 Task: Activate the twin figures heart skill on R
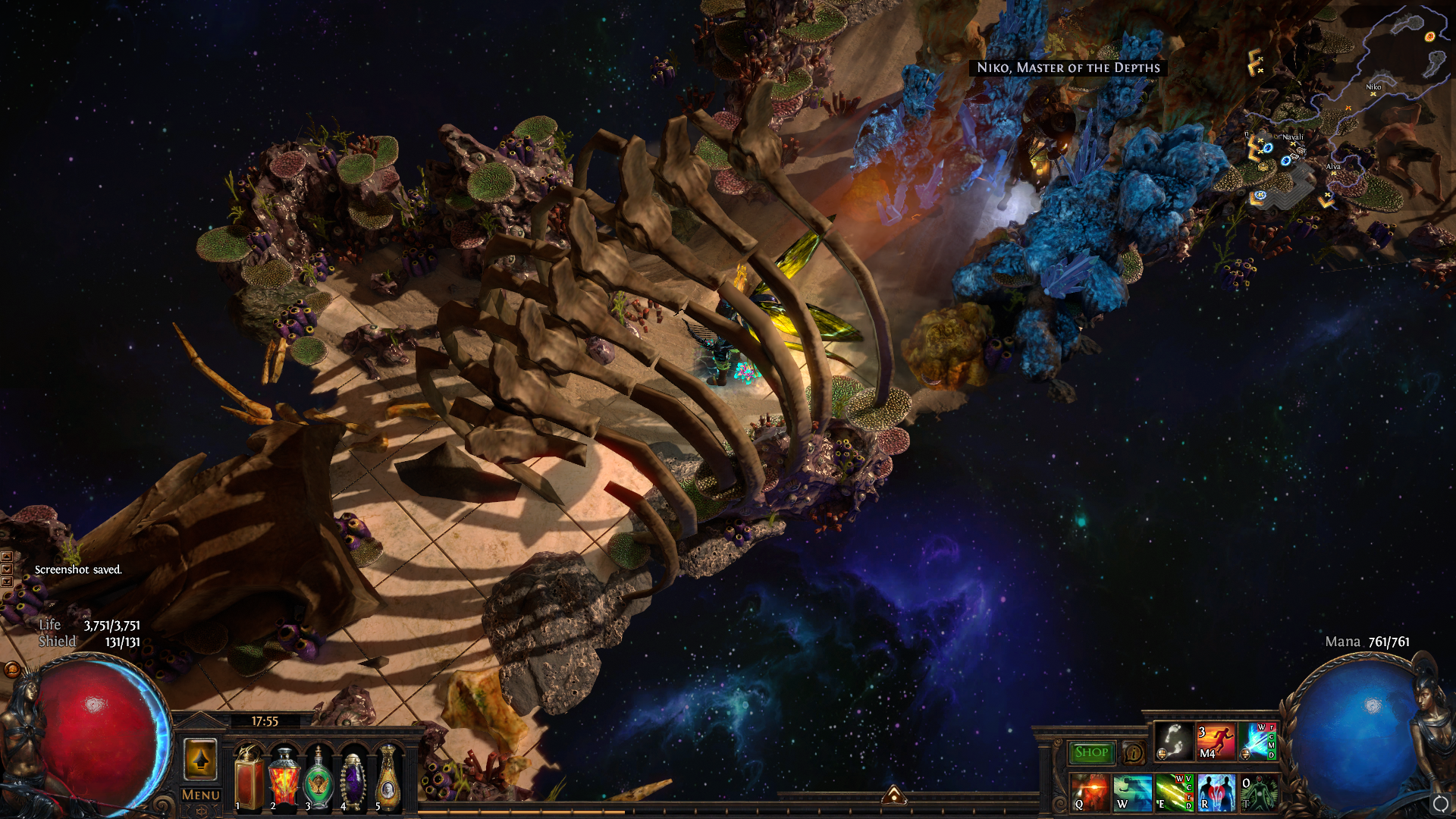[1216, 792]
